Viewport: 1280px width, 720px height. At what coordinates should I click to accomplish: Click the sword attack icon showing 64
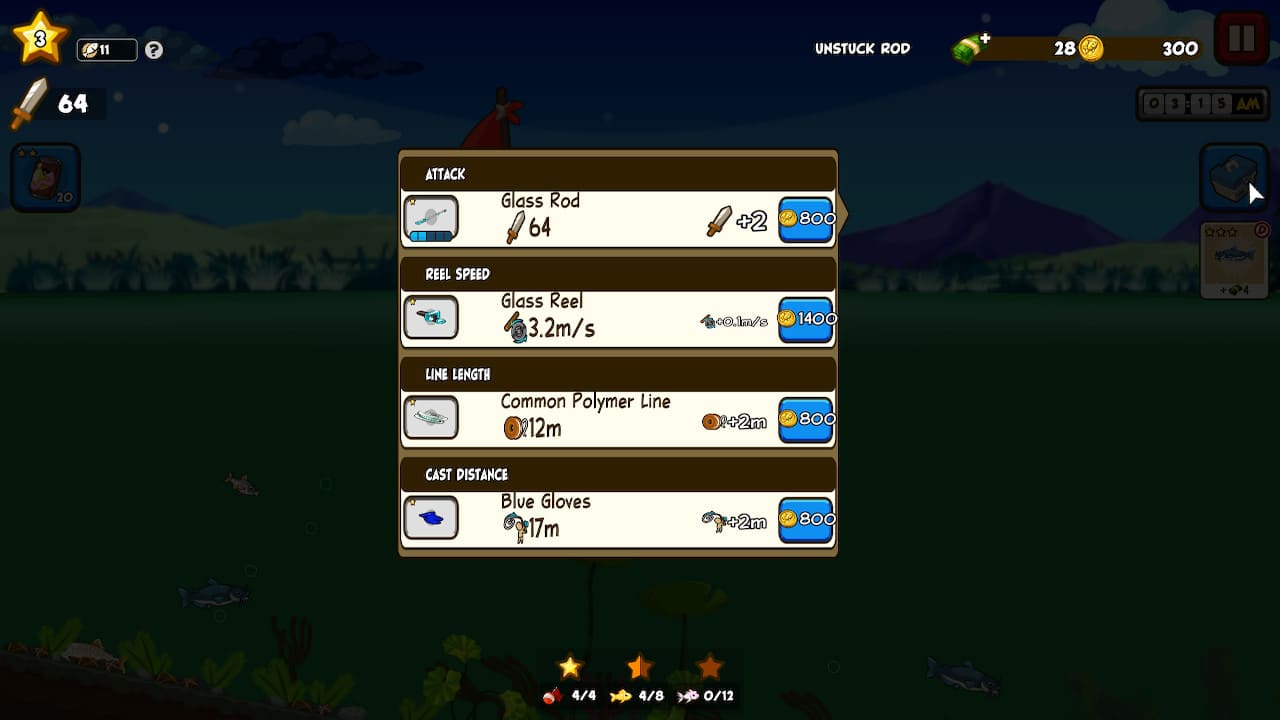tap(40, 100)
